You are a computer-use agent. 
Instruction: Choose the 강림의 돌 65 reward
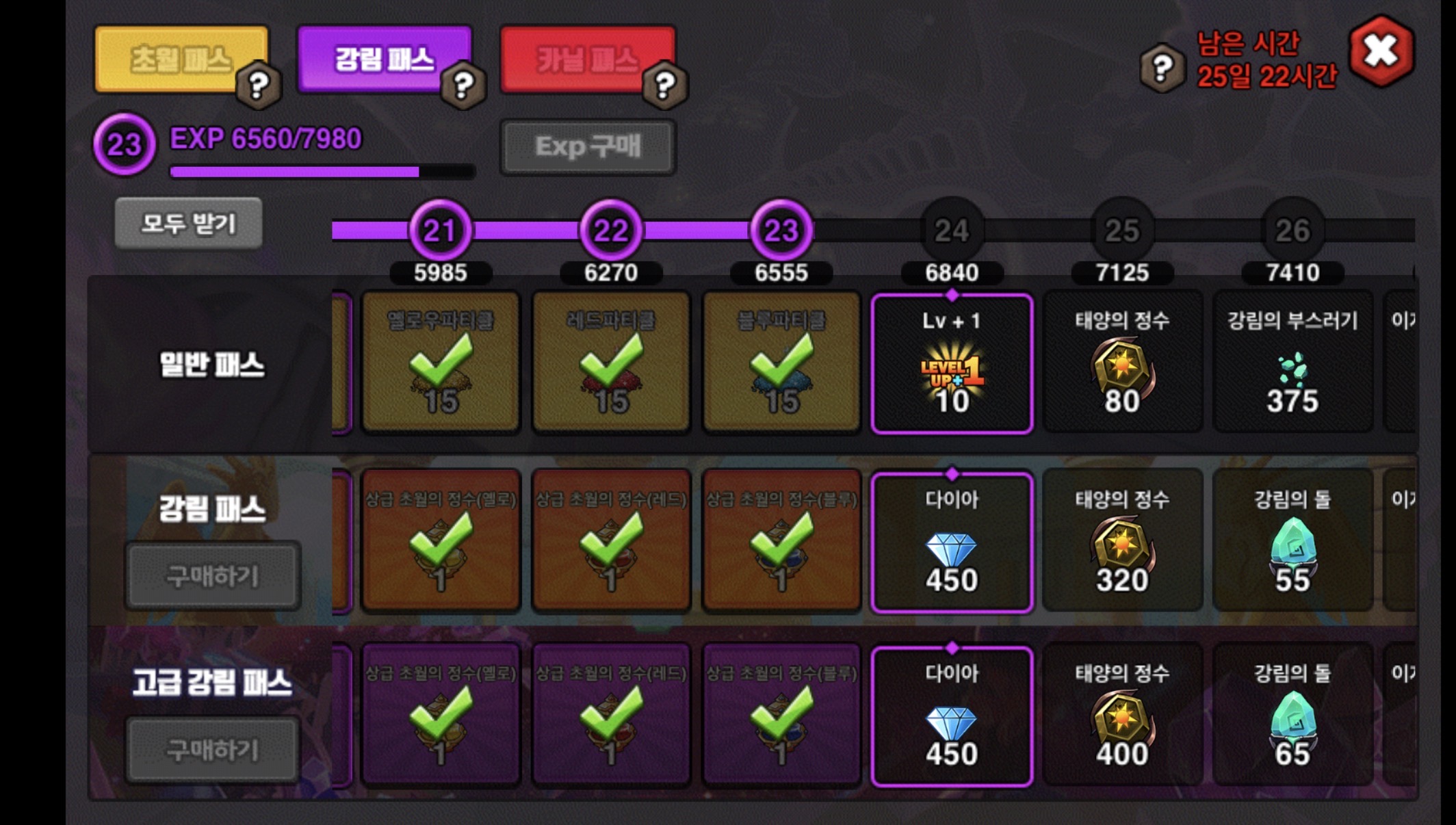tap(1292, 716)
